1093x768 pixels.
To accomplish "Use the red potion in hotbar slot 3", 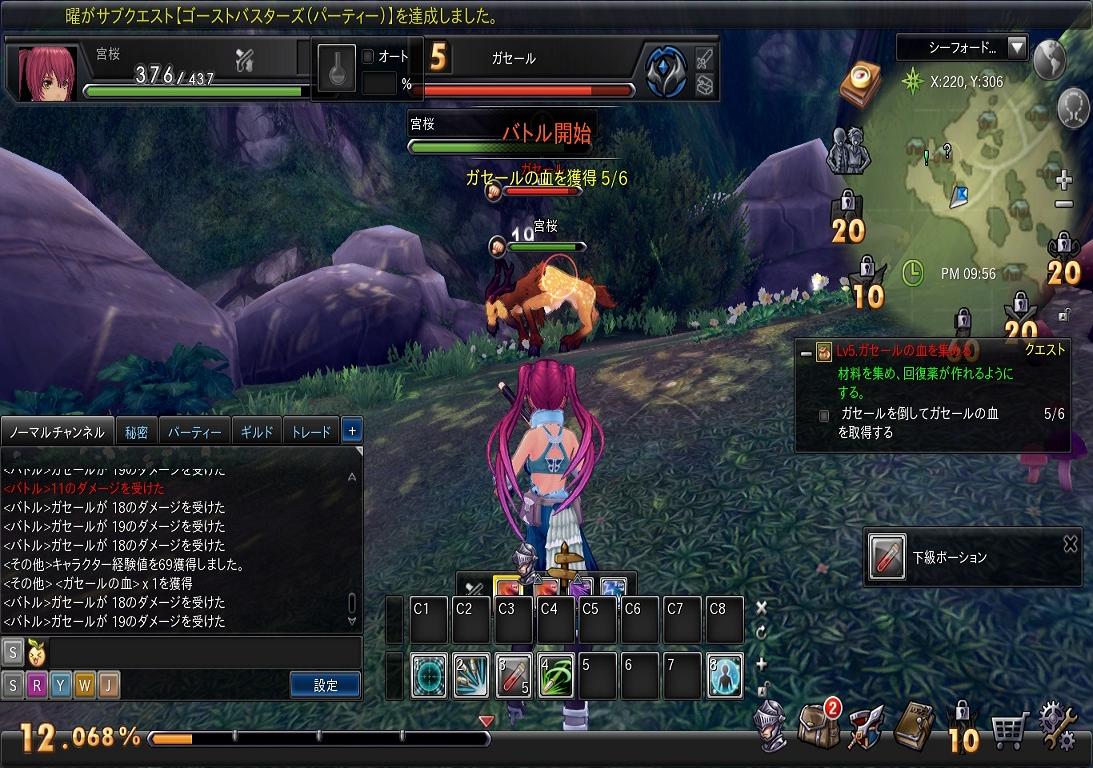I will (x=514, y=676).
